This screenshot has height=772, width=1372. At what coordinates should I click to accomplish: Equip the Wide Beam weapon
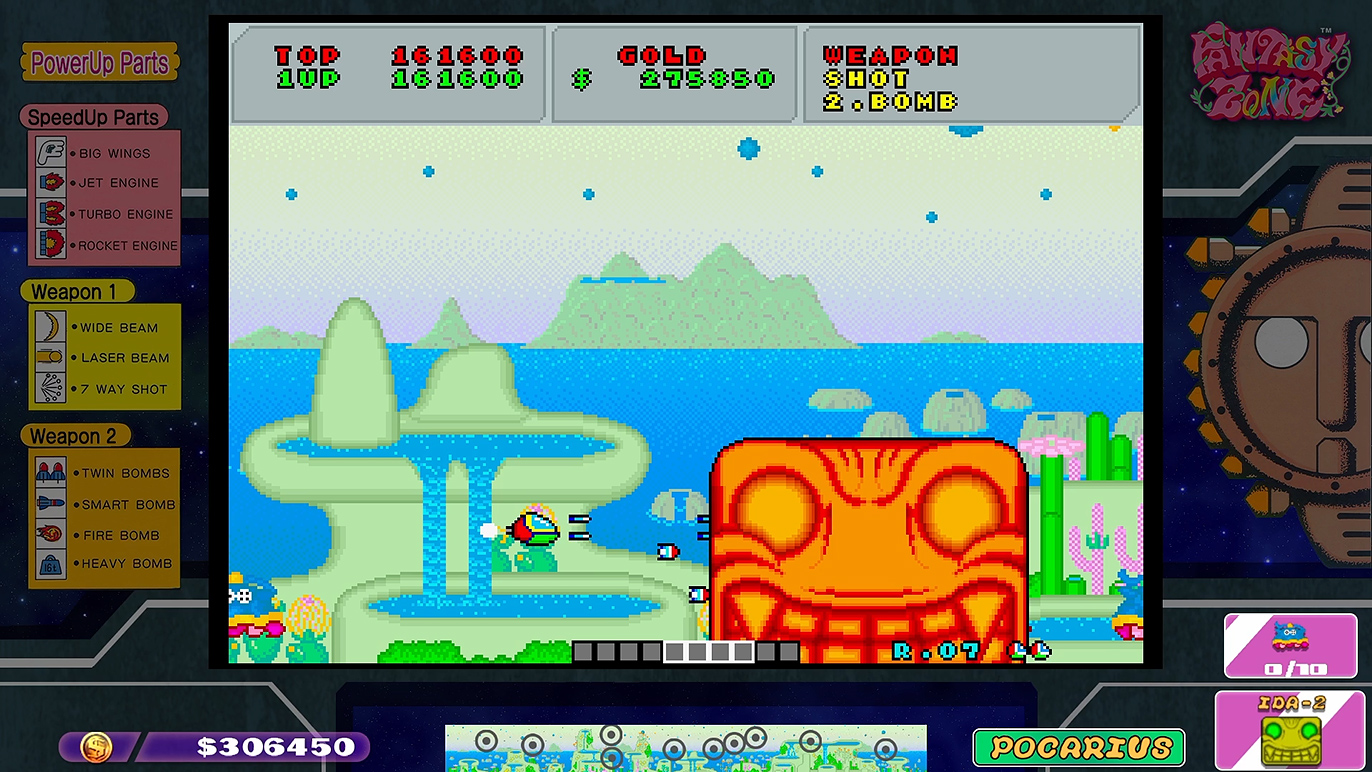pyautogui.click(x=105, y=327)
